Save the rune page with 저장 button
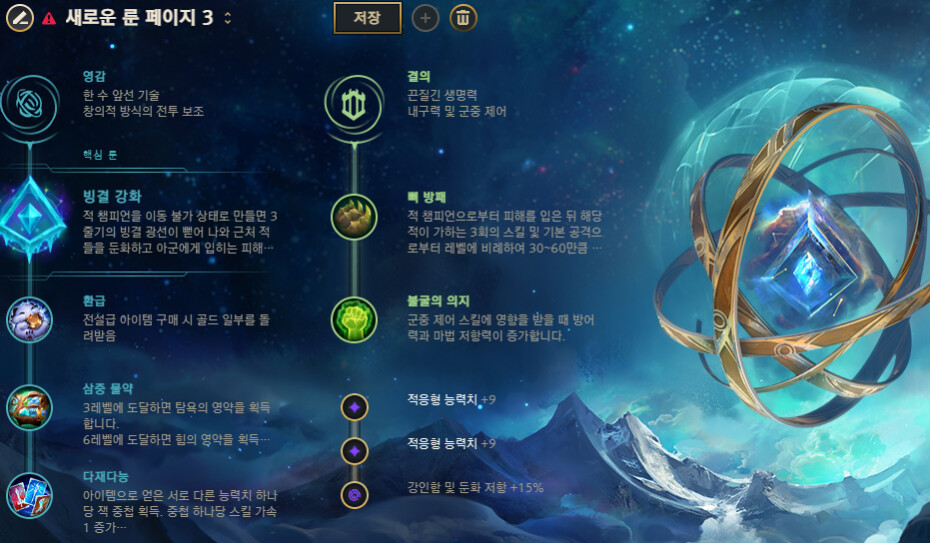This screenshot has width=930, height=543. click(367, 17)
